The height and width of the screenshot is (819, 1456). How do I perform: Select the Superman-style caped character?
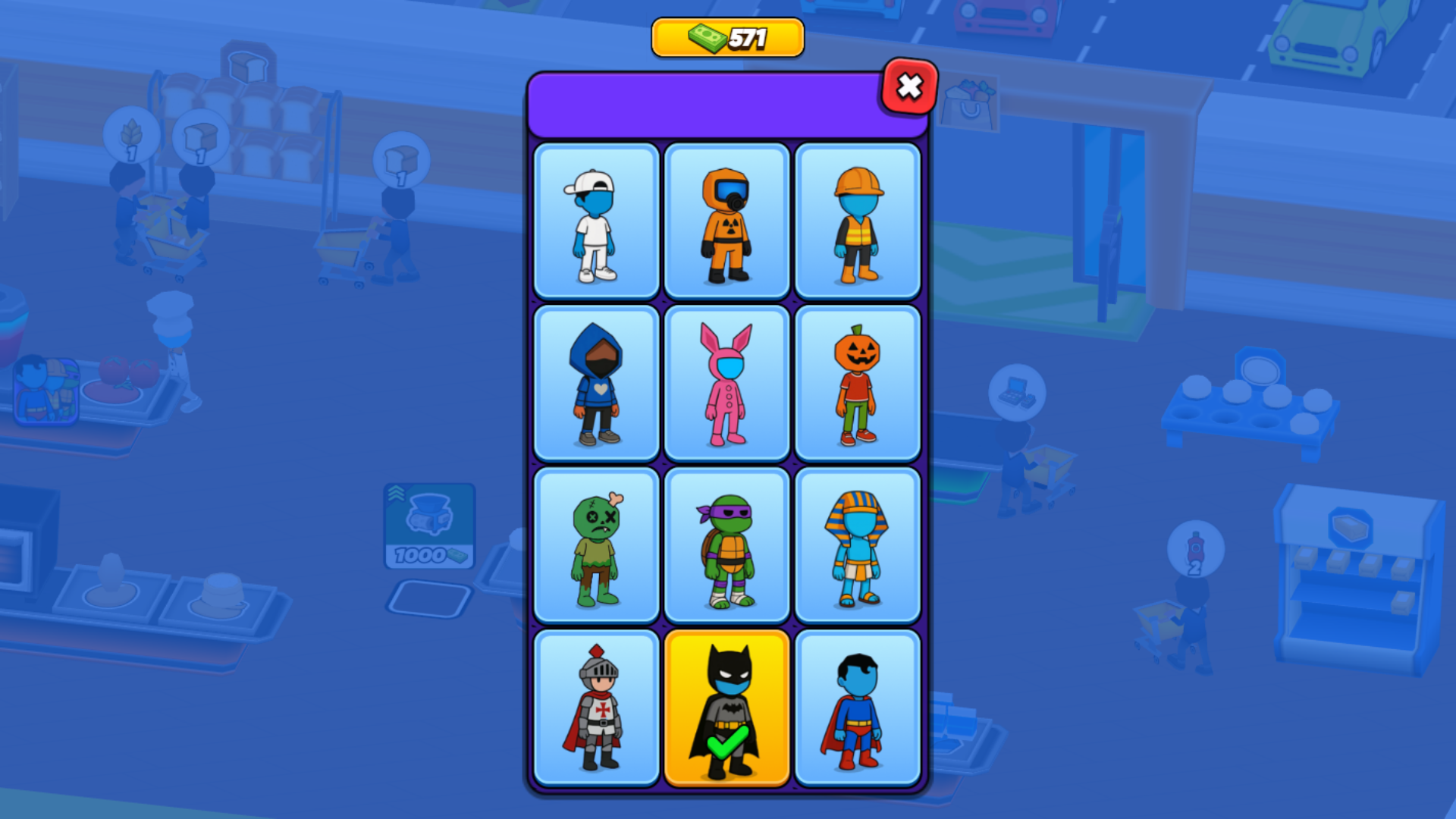pos(857,706)
